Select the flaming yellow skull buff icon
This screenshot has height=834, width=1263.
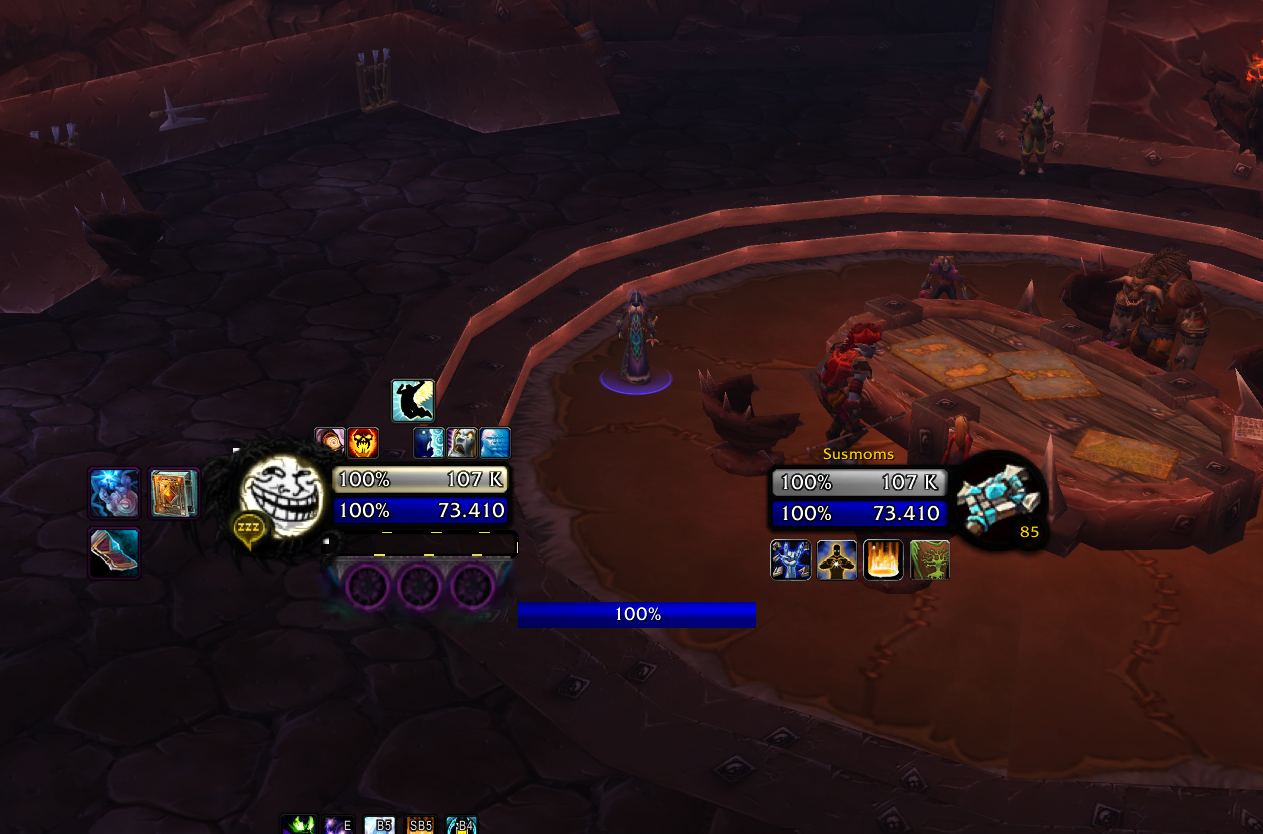(363, 442)
